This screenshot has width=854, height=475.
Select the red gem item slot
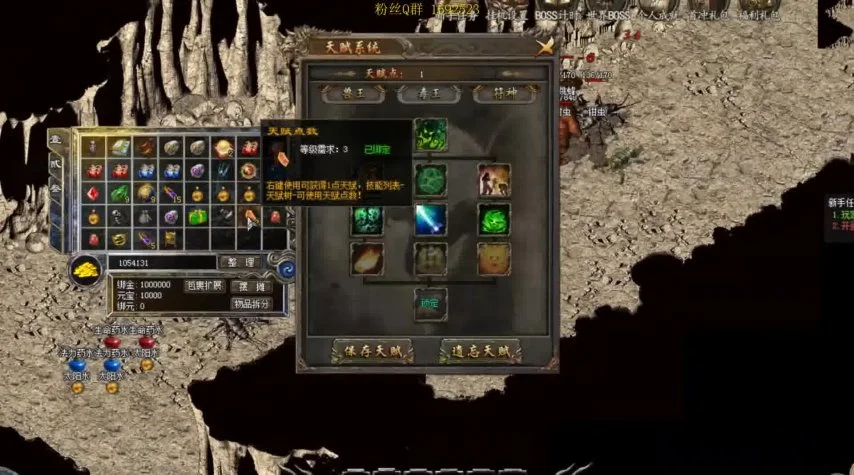pyautogui.click(x=93, y=193)
